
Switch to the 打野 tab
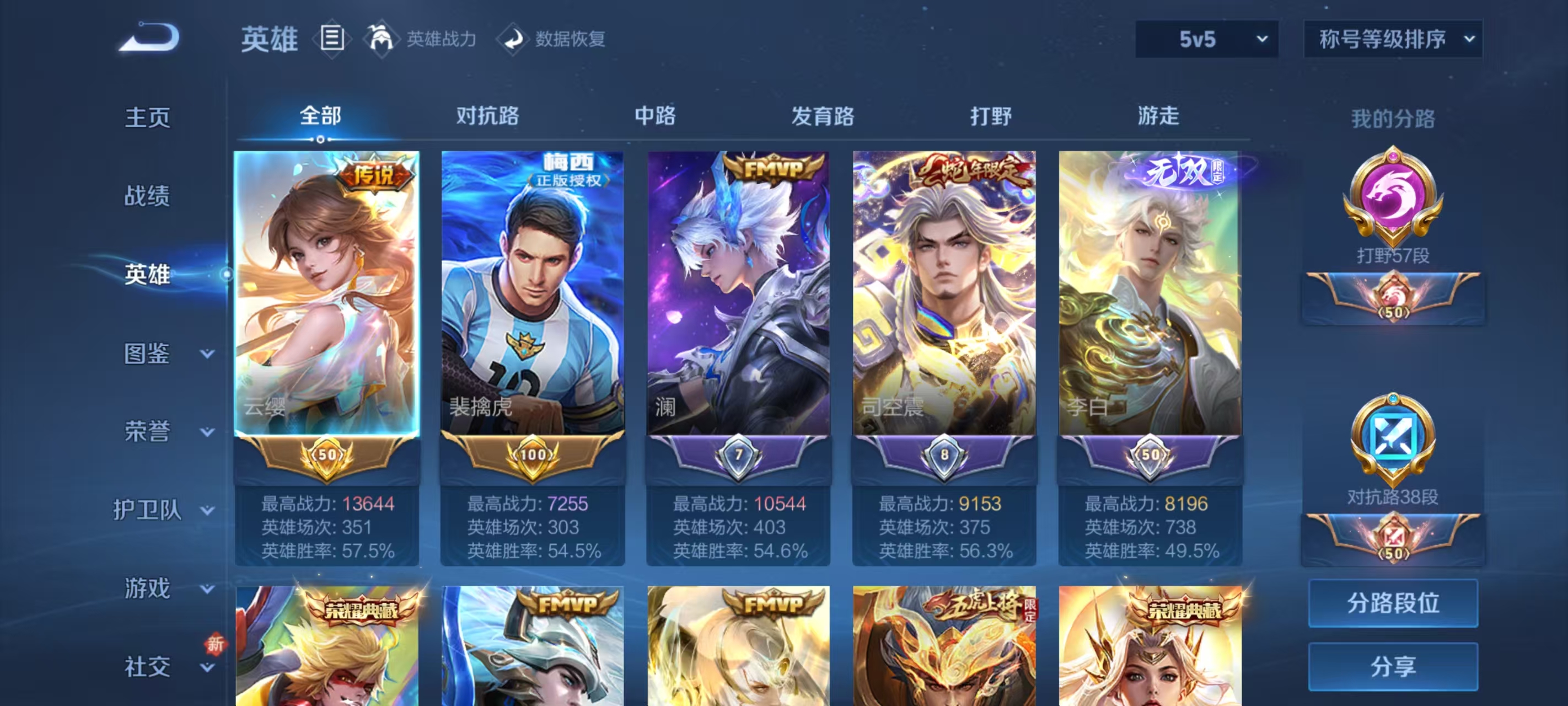pos(990,116)
